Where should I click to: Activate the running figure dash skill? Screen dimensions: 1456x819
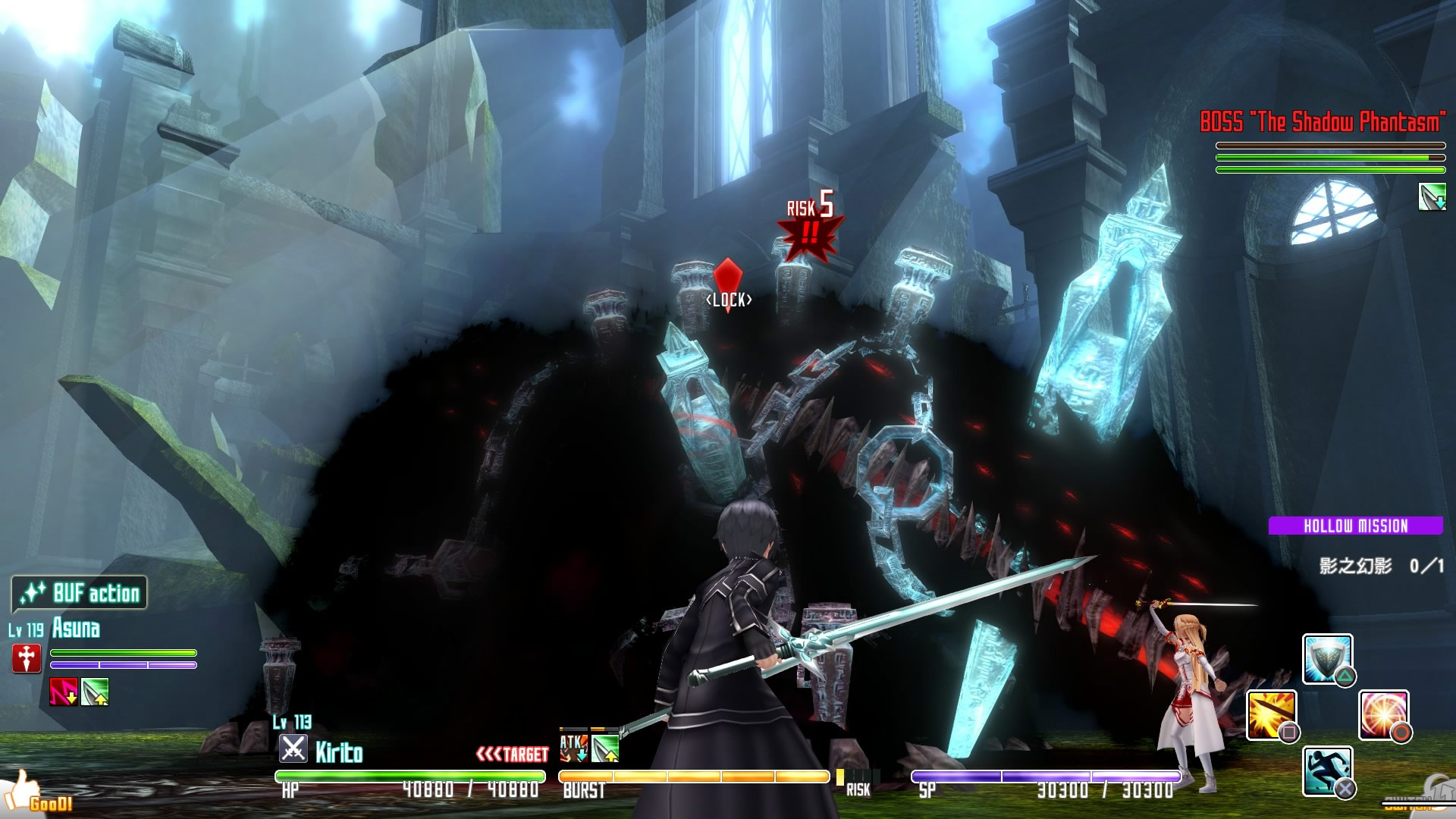(x=1327, y=770)
